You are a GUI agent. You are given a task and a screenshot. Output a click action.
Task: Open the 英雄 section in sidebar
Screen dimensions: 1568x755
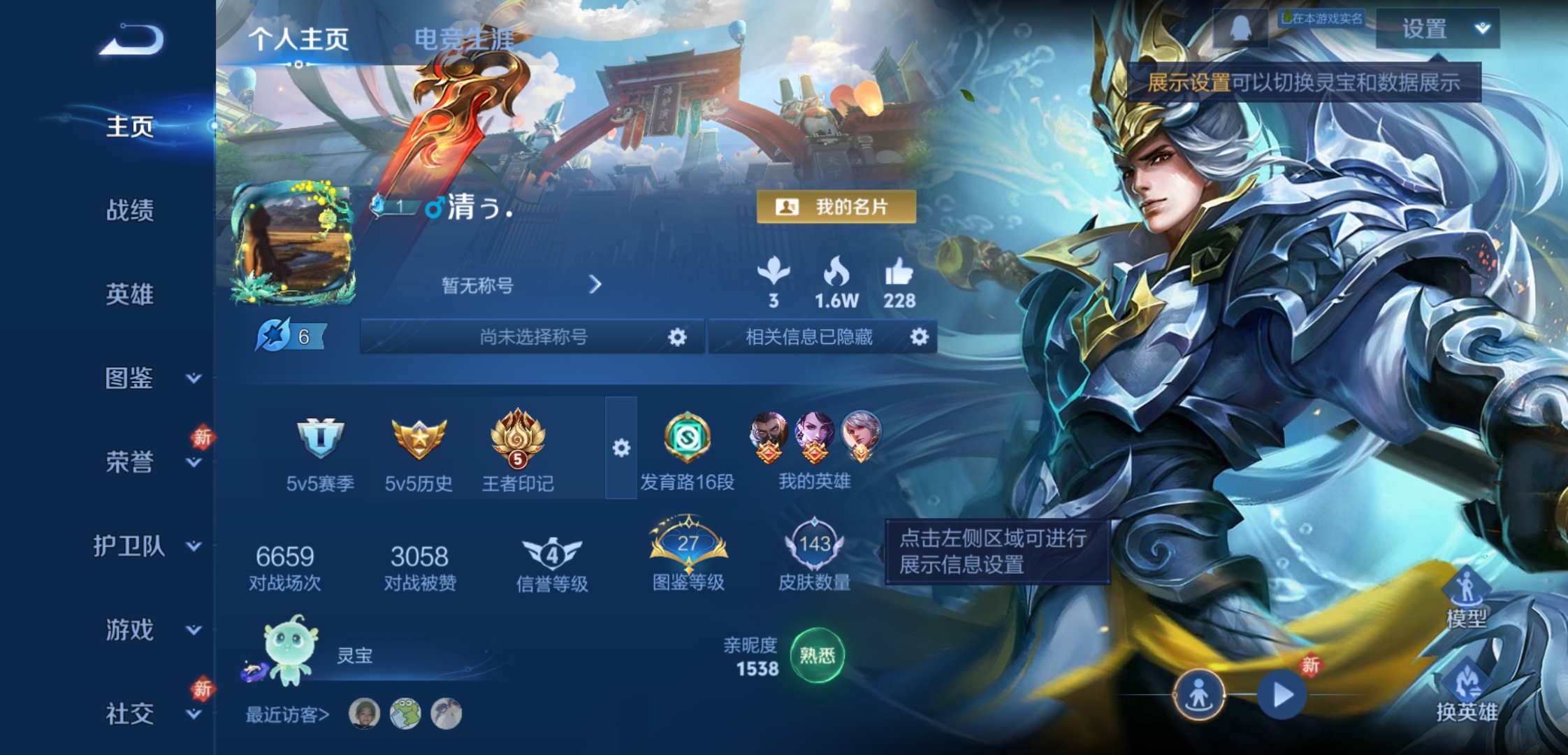coord(129,294)
